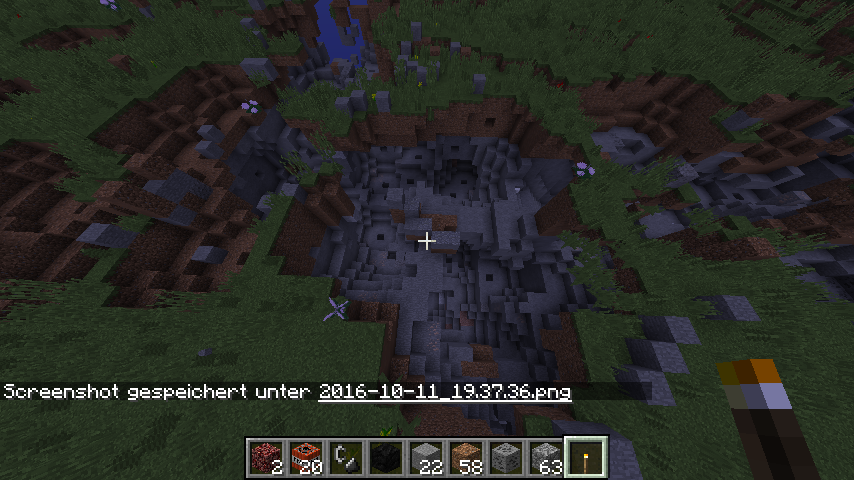Open the saved screenshot file link
Viewport: 854px width, 480px height.
click(x=444, y=392)
